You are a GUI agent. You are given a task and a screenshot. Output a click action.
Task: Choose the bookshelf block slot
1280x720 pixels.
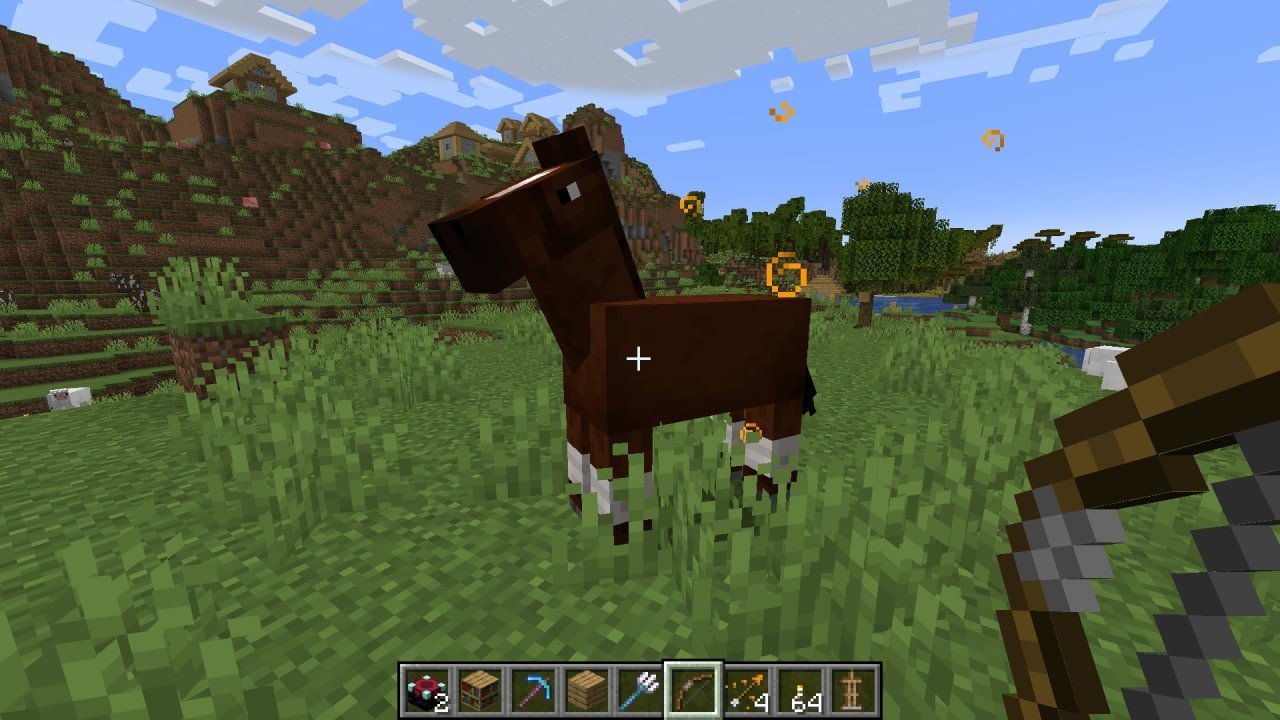(x=480, y=690)
